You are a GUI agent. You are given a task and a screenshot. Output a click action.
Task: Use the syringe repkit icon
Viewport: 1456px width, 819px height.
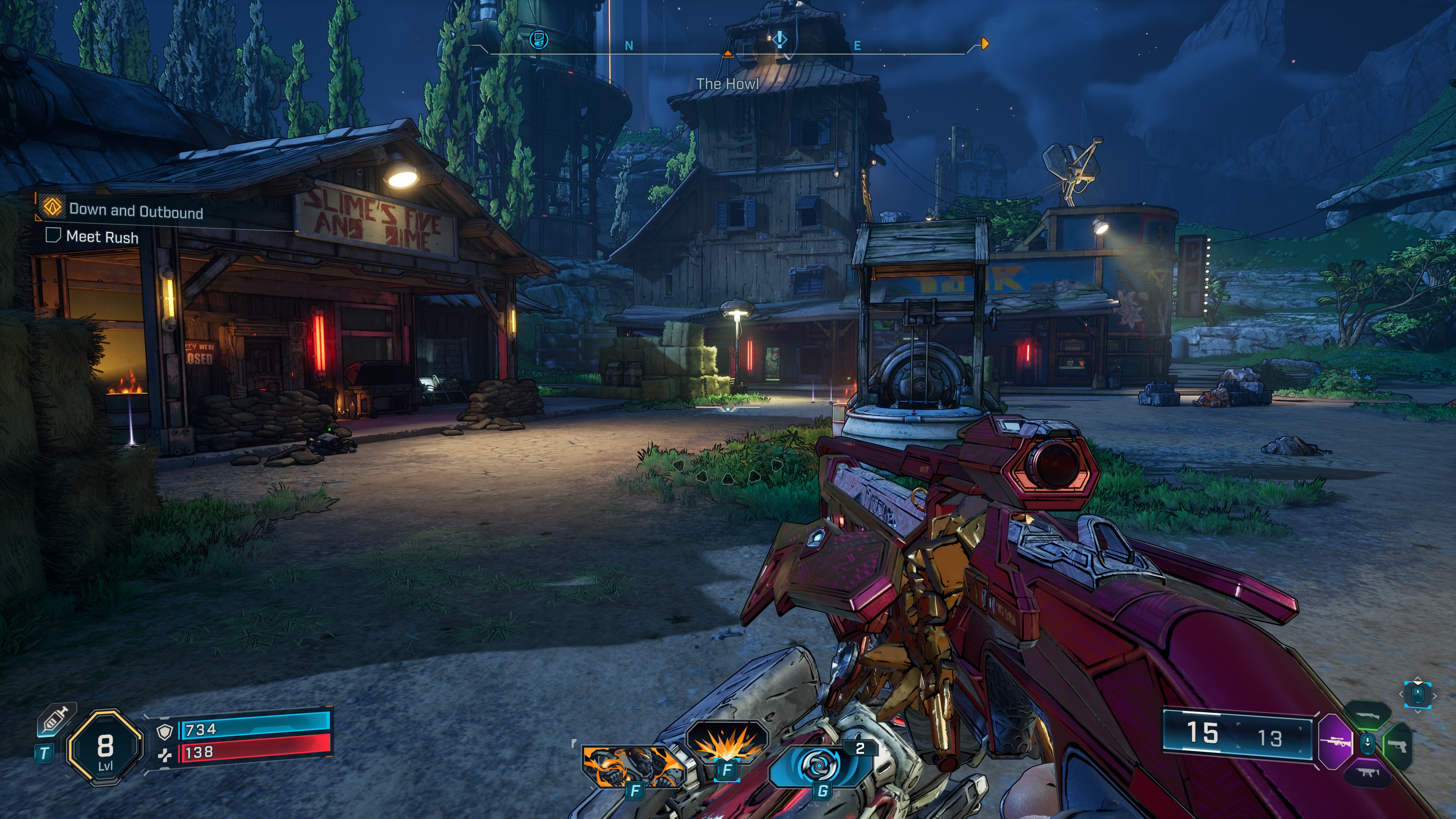click(x=55, y=721)
